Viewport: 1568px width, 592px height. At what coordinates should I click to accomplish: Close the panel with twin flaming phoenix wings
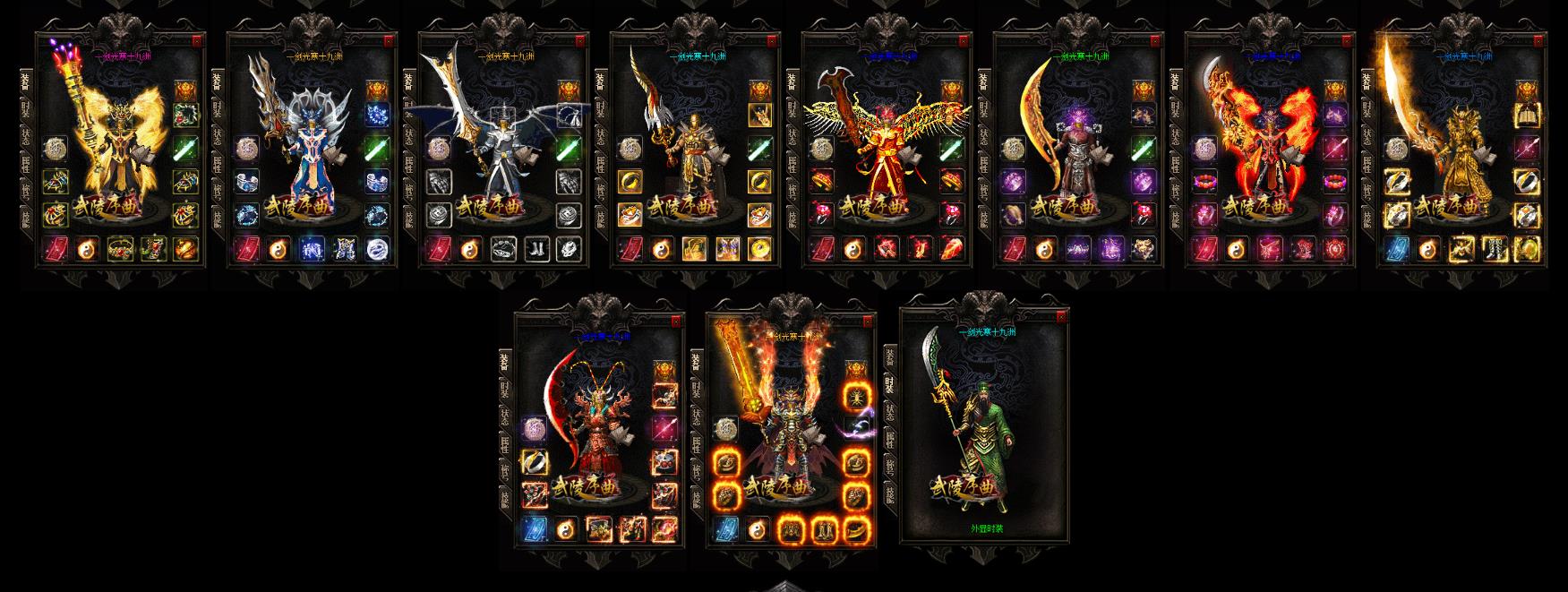[1347, 40]
